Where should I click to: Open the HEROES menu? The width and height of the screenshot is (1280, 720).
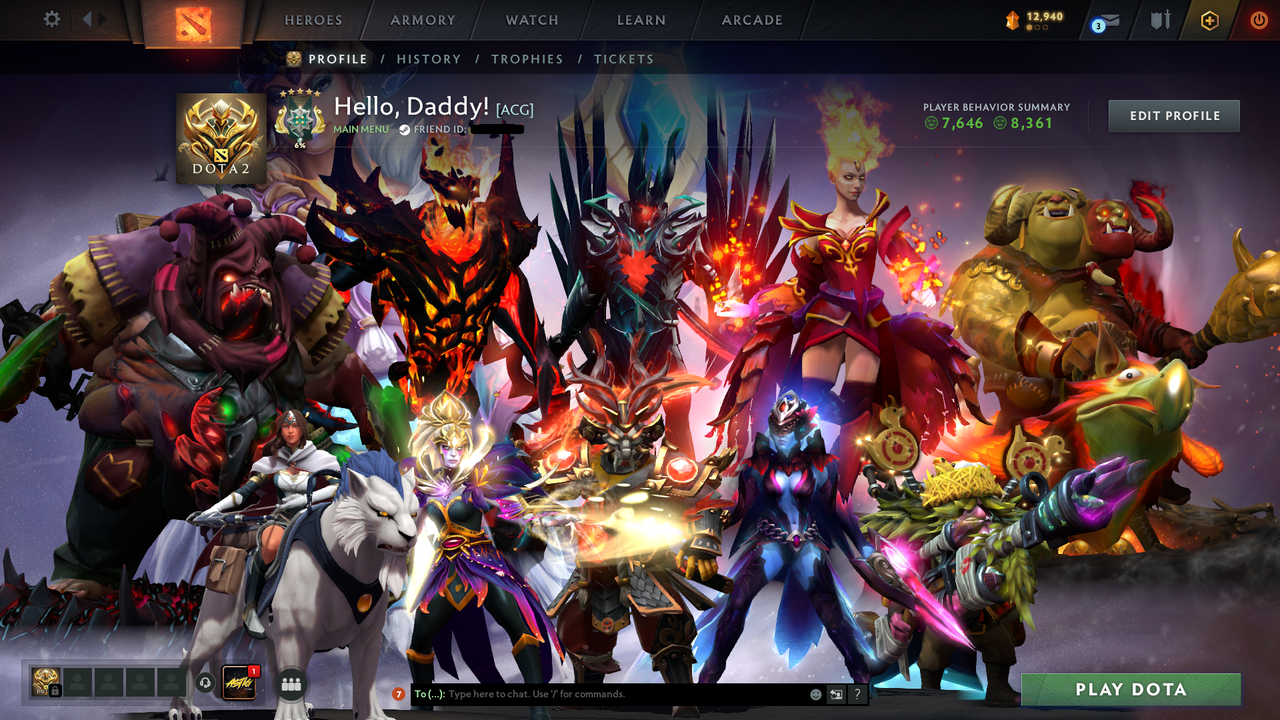point(313,19)
